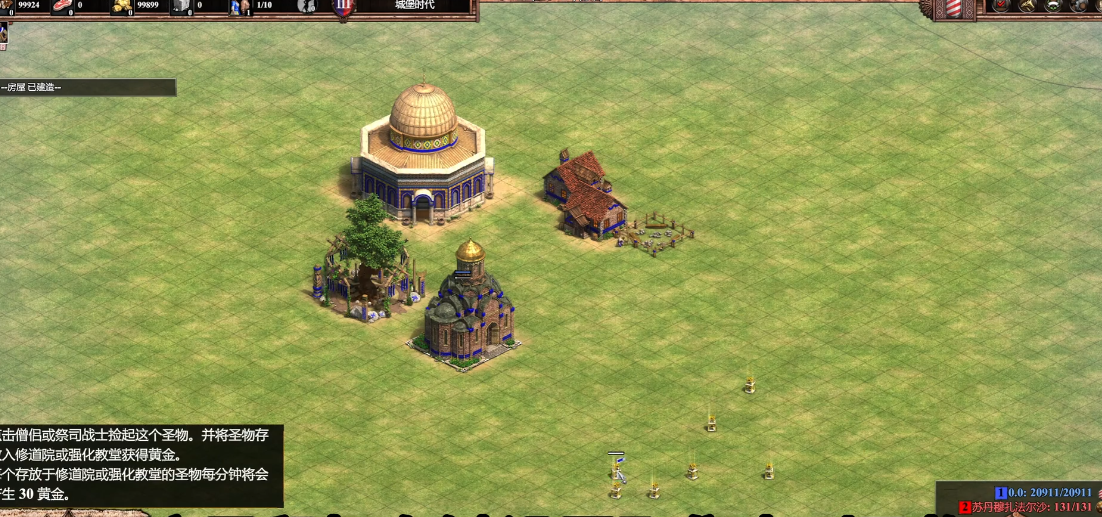Click the green masked face icon
This screenshot has width=1102, height=517.
(x=1053, y=6)
